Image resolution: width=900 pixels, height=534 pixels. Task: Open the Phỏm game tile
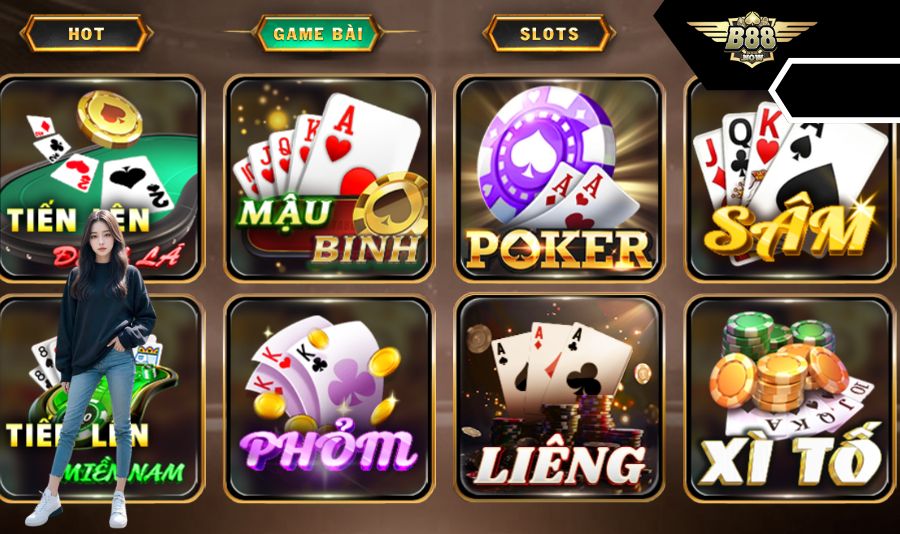pyautogui.click(x=329, y=398)
